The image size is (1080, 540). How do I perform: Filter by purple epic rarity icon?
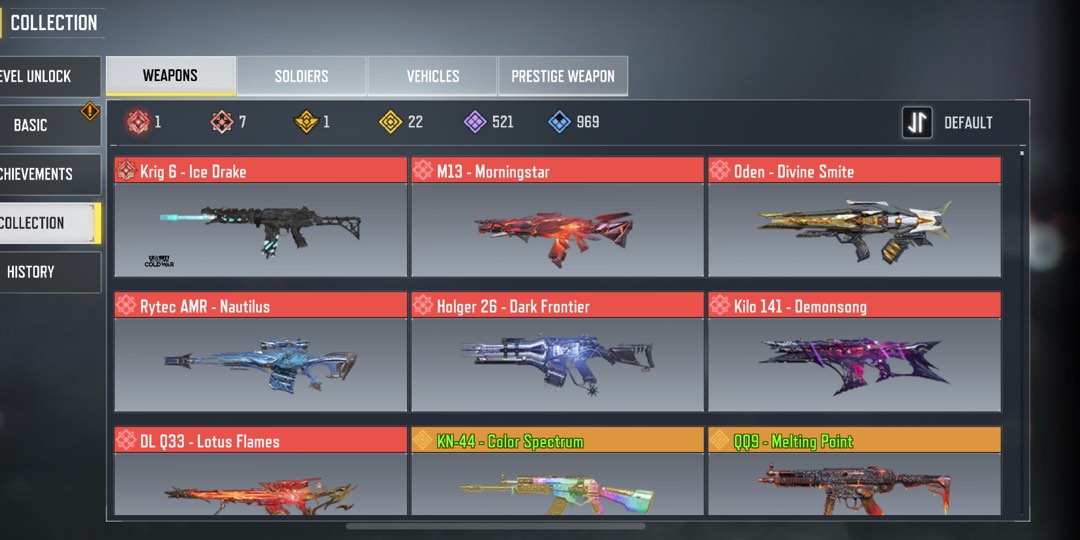pos(475,122)
